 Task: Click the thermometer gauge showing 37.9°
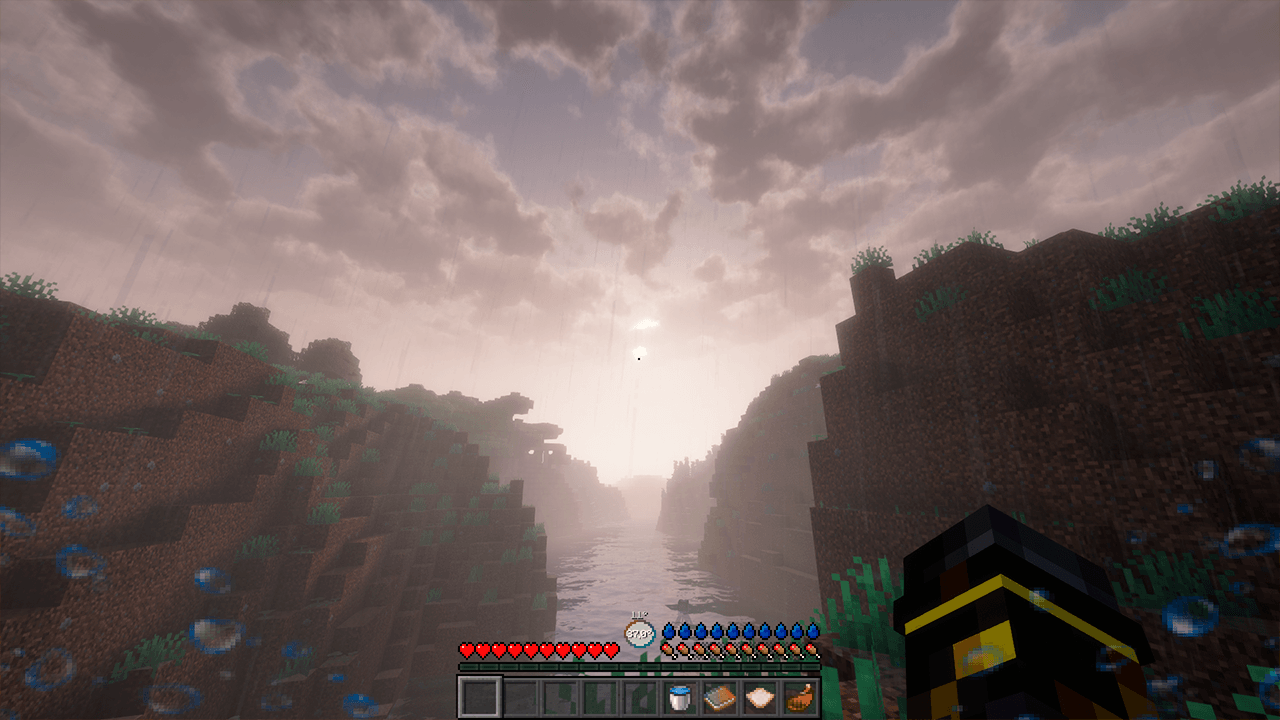point(640,632)
